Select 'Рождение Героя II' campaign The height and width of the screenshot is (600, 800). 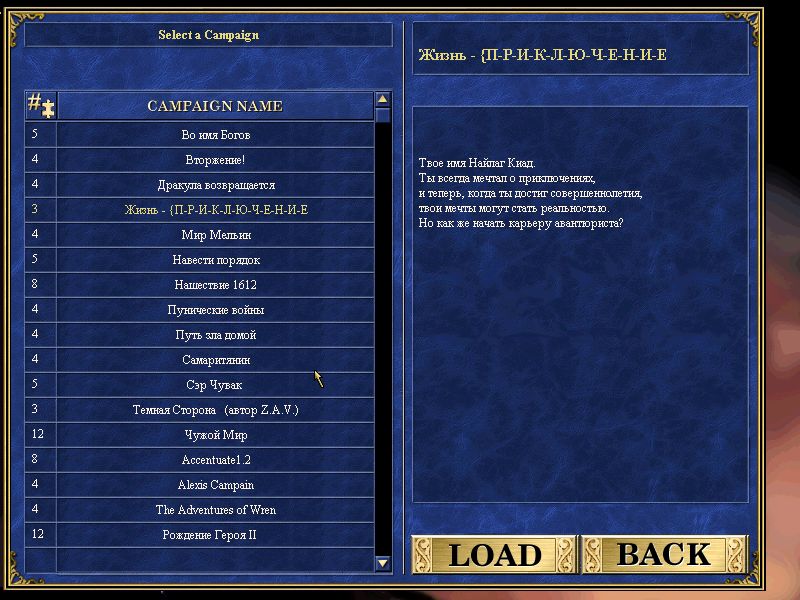click(215, 535)
